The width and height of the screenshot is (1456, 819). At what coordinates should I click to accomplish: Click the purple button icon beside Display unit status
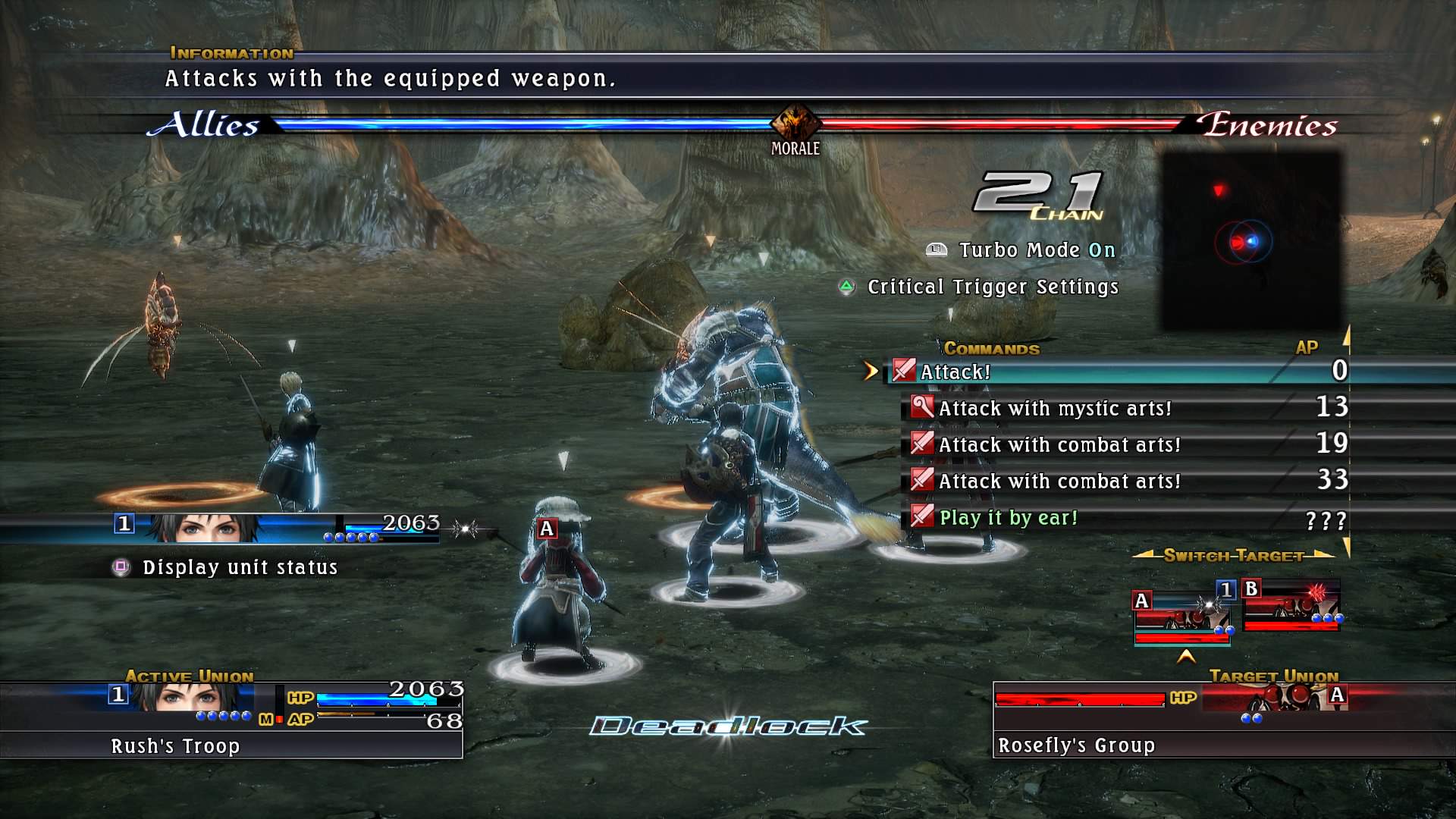click(121, 566)
